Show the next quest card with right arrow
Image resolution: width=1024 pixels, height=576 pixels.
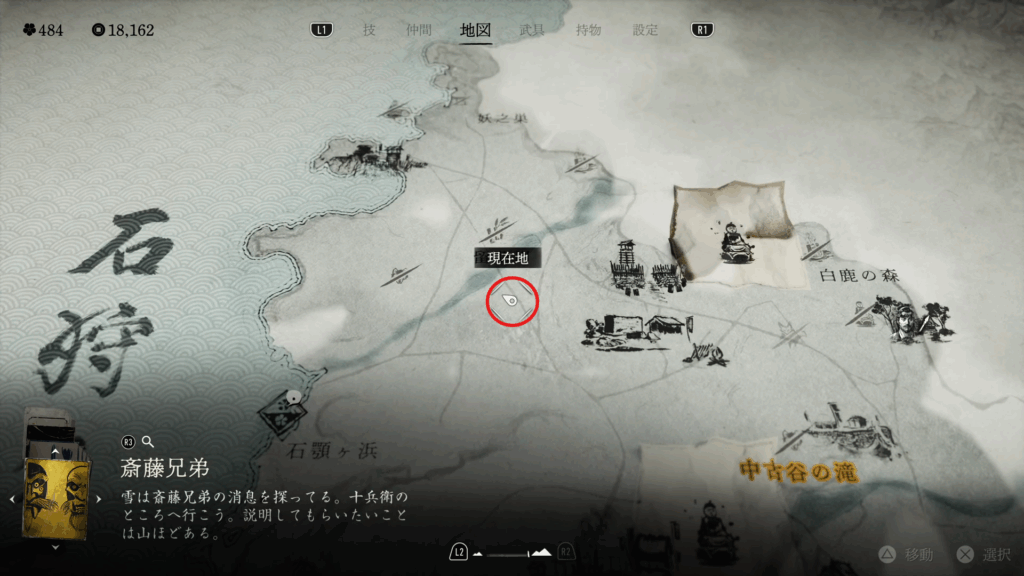[98, 498]
